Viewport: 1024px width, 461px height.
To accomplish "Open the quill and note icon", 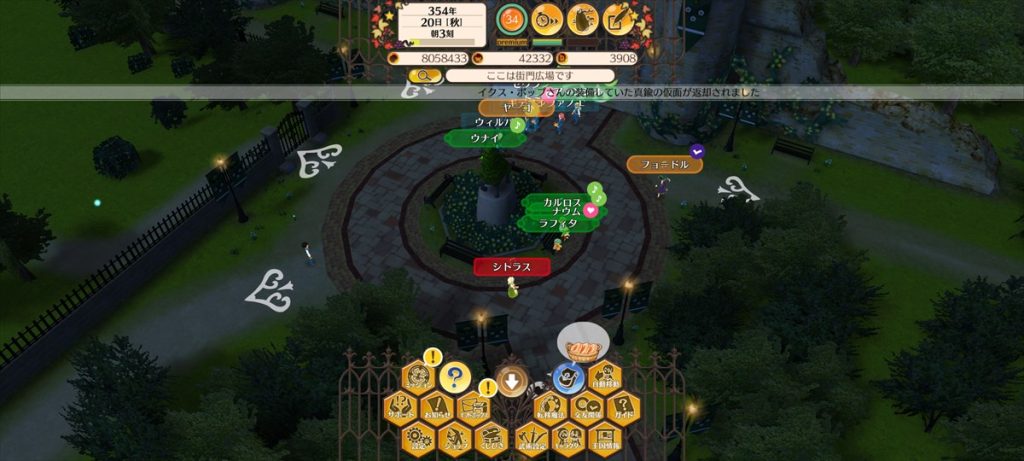I will click(619, 18).
